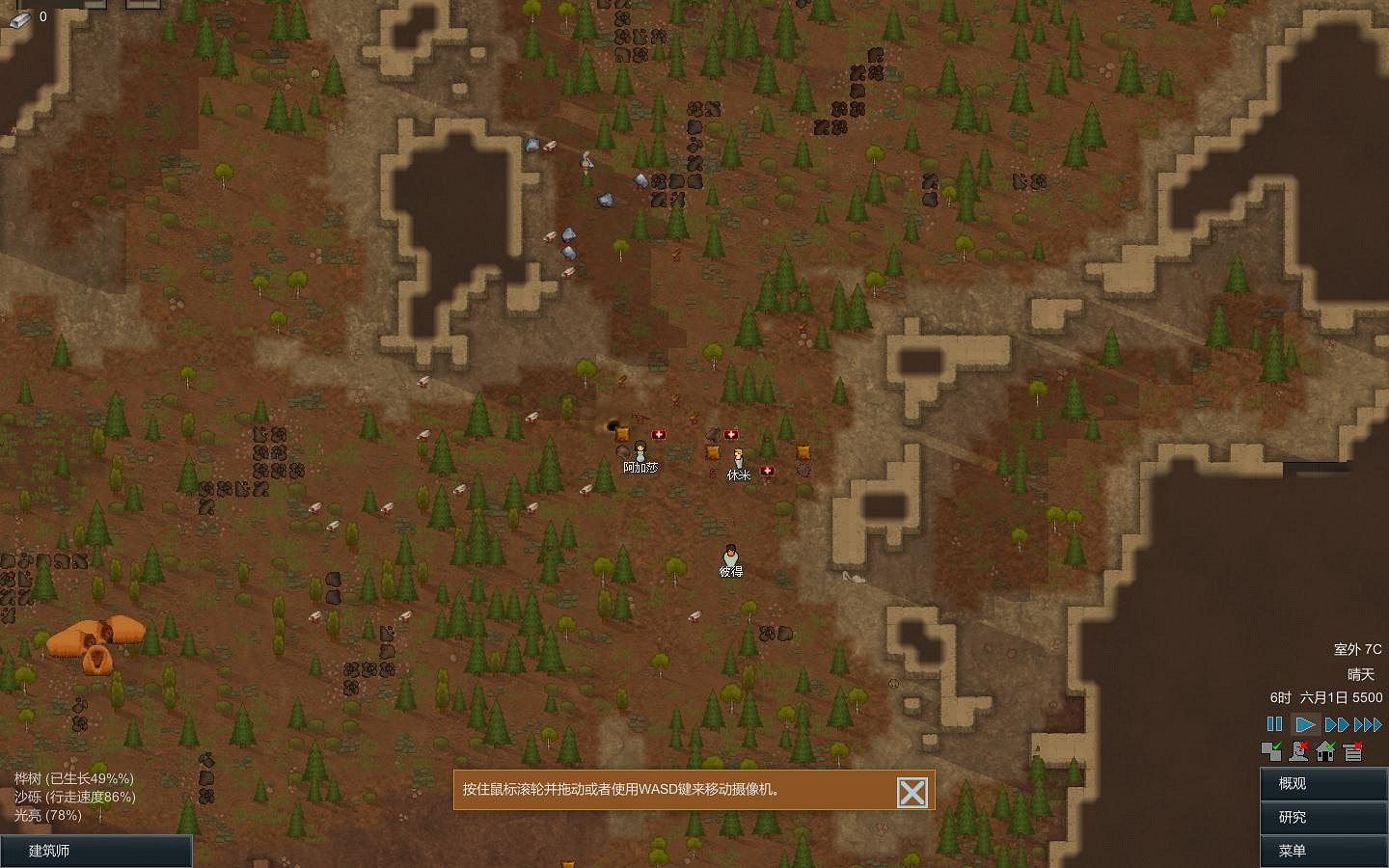Viewport: 1389px width, 868px height.
Task: Activate triple game speed
Action: pos(1368,724)
